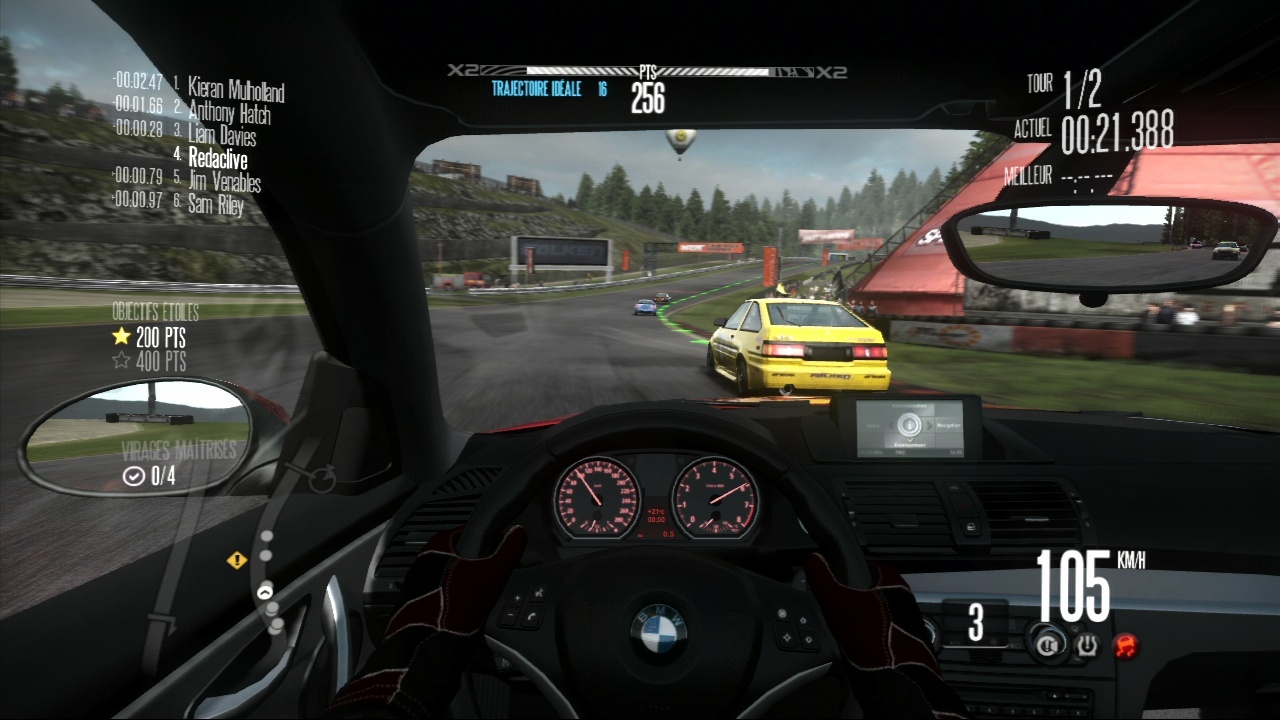Toggle the brake assist indicator icon
The height and width of the screenshot is (720, 1280).
(x=1049, y=645)
